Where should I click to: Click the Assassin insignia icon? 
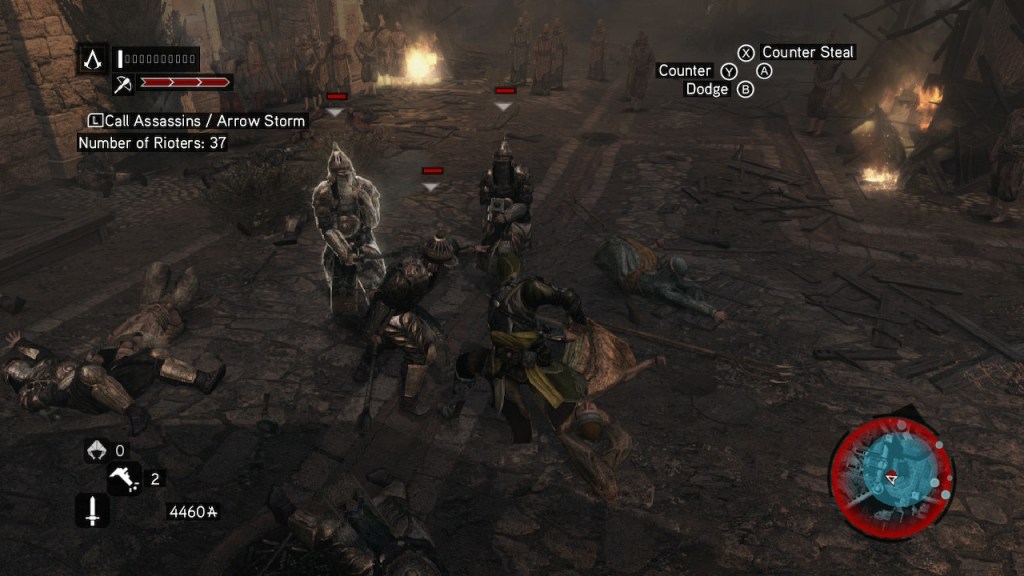click(x=93, y=59)
